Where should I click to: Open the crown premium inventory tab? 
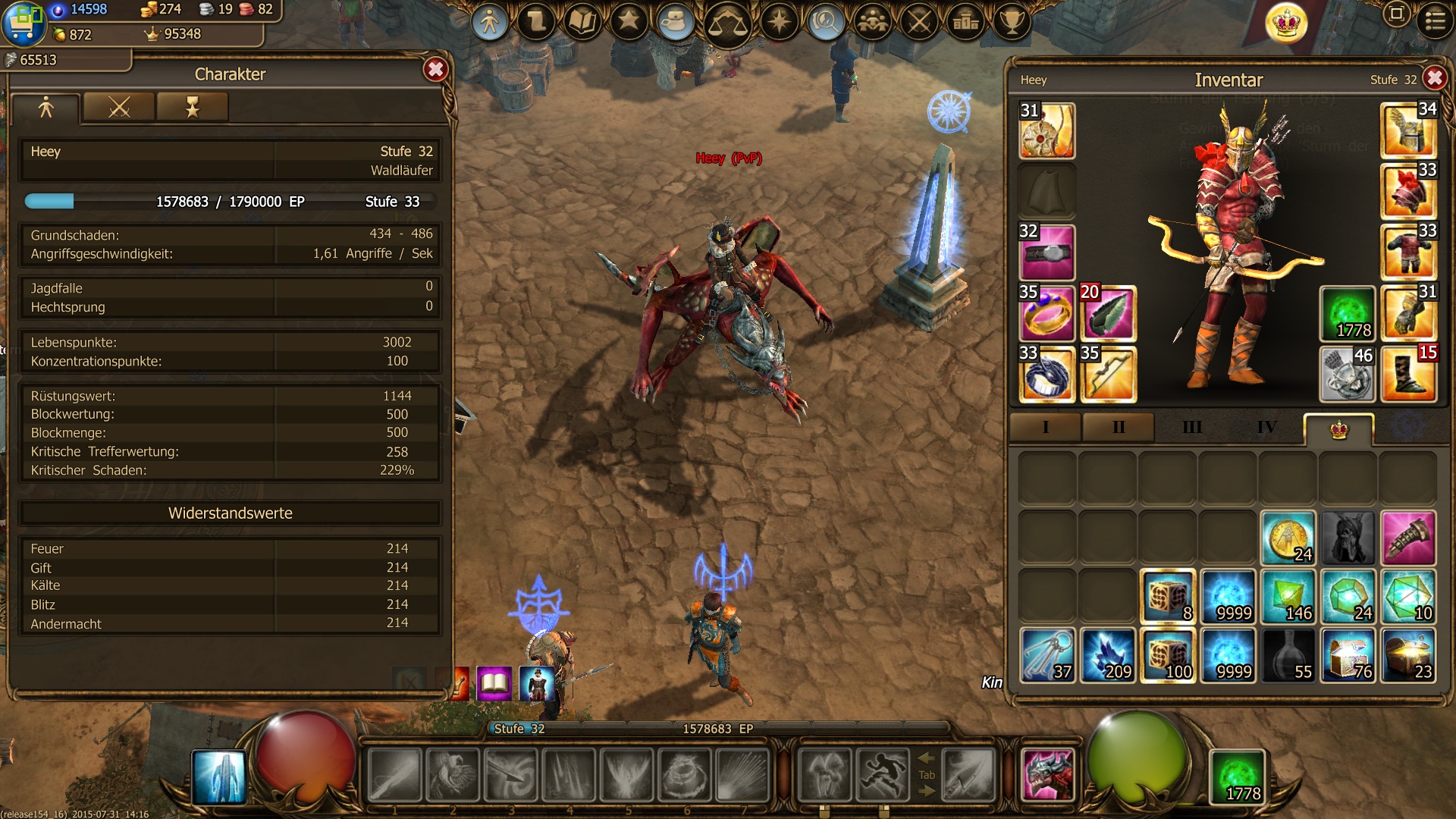point(1338,430)
